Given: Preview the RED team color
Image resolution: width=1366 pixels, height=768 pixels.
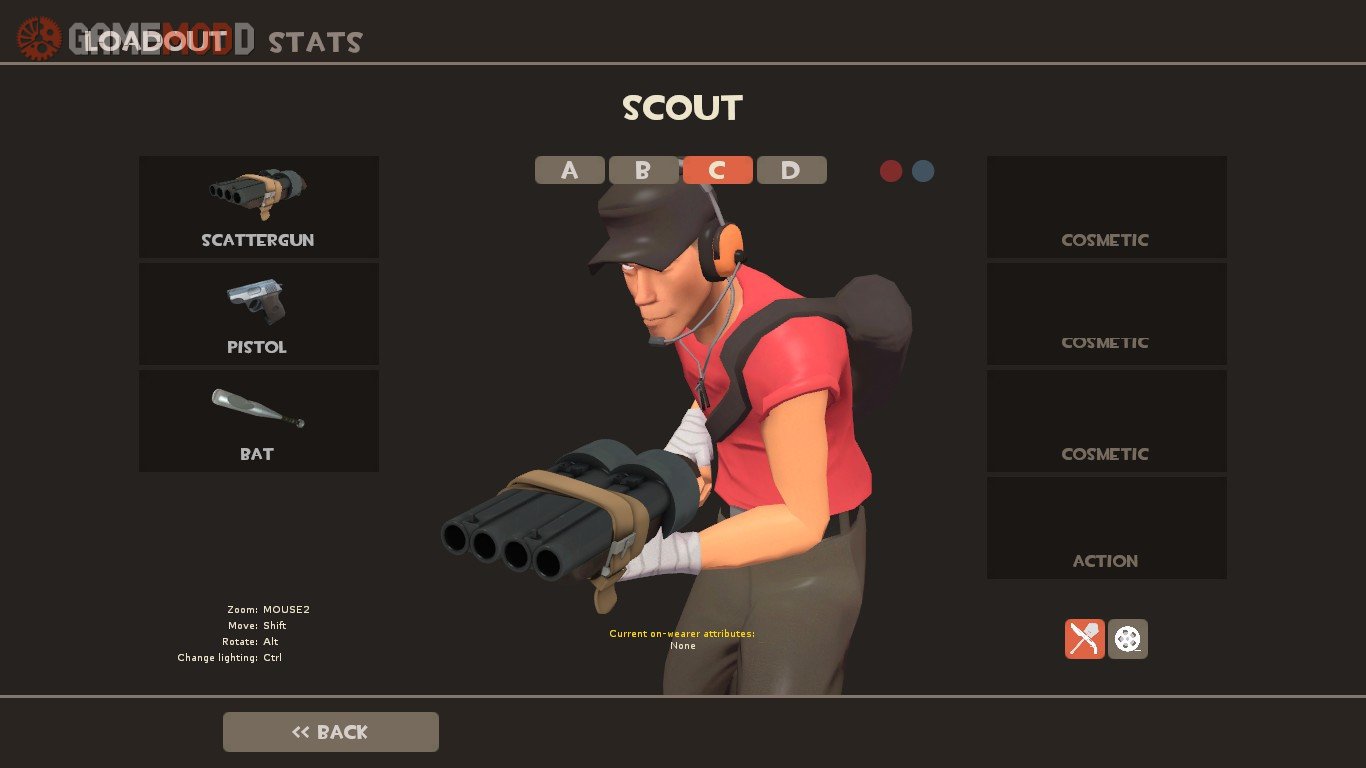Looking at the screenshot, I should 891,171.
